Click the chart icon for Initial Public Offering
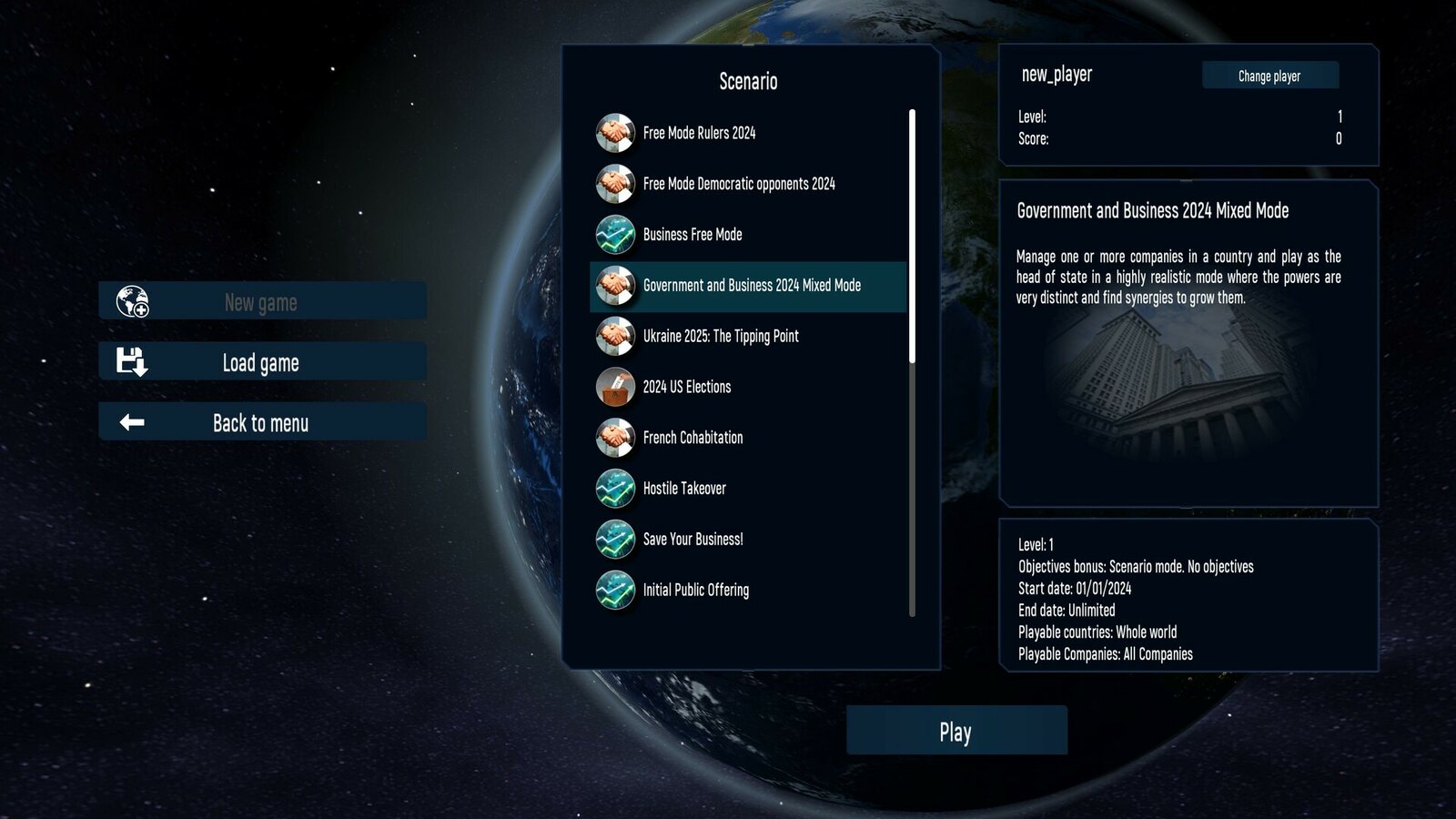1456x819 pixels. pos(617,590)
